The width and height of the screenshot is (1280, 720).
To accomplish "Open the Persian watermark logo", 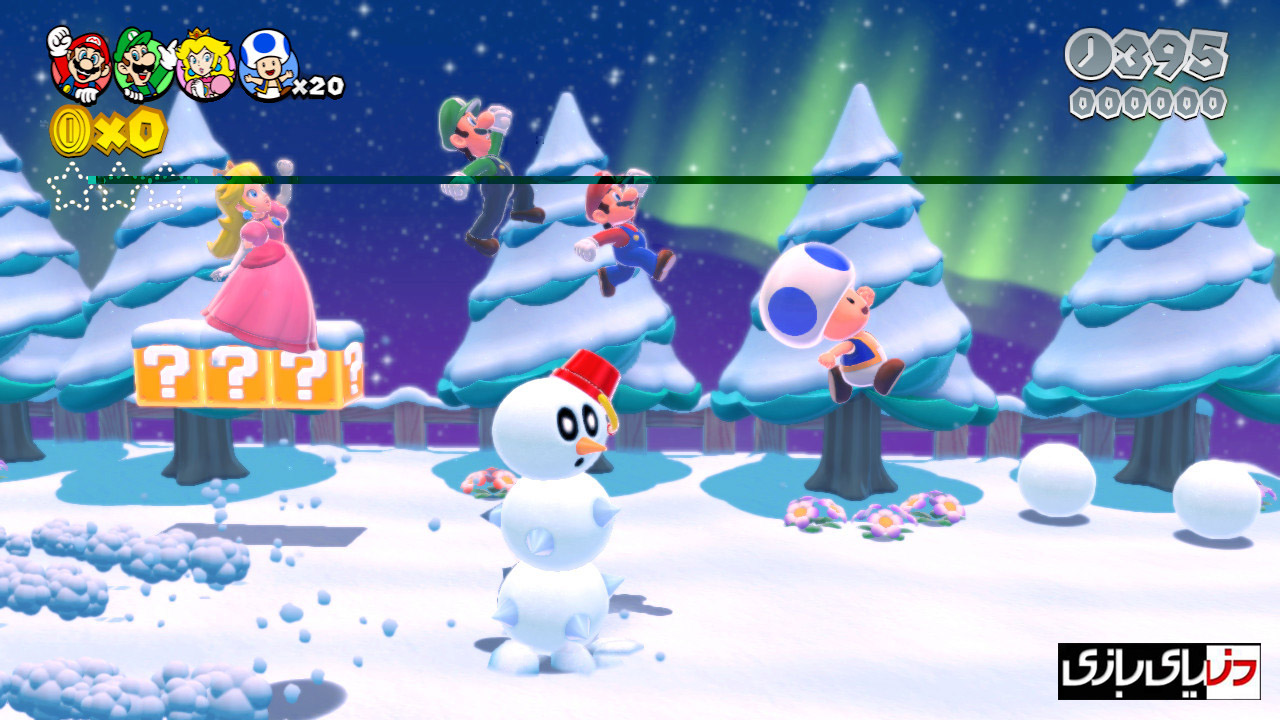I will point(1158,671).
